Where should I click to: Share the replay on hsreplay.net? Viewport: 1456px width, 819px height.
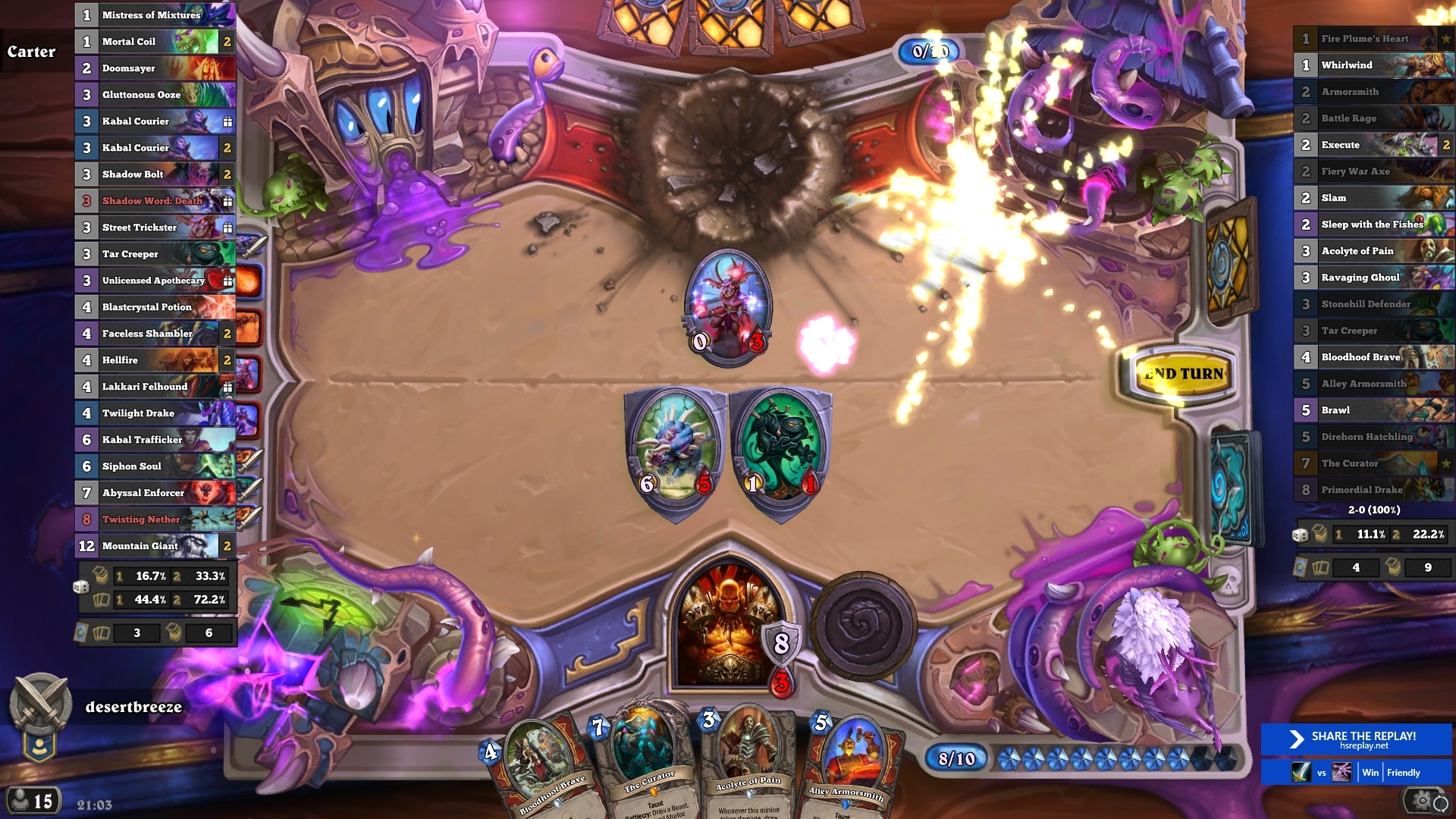pyautogui.click(x=1356, y=739)
